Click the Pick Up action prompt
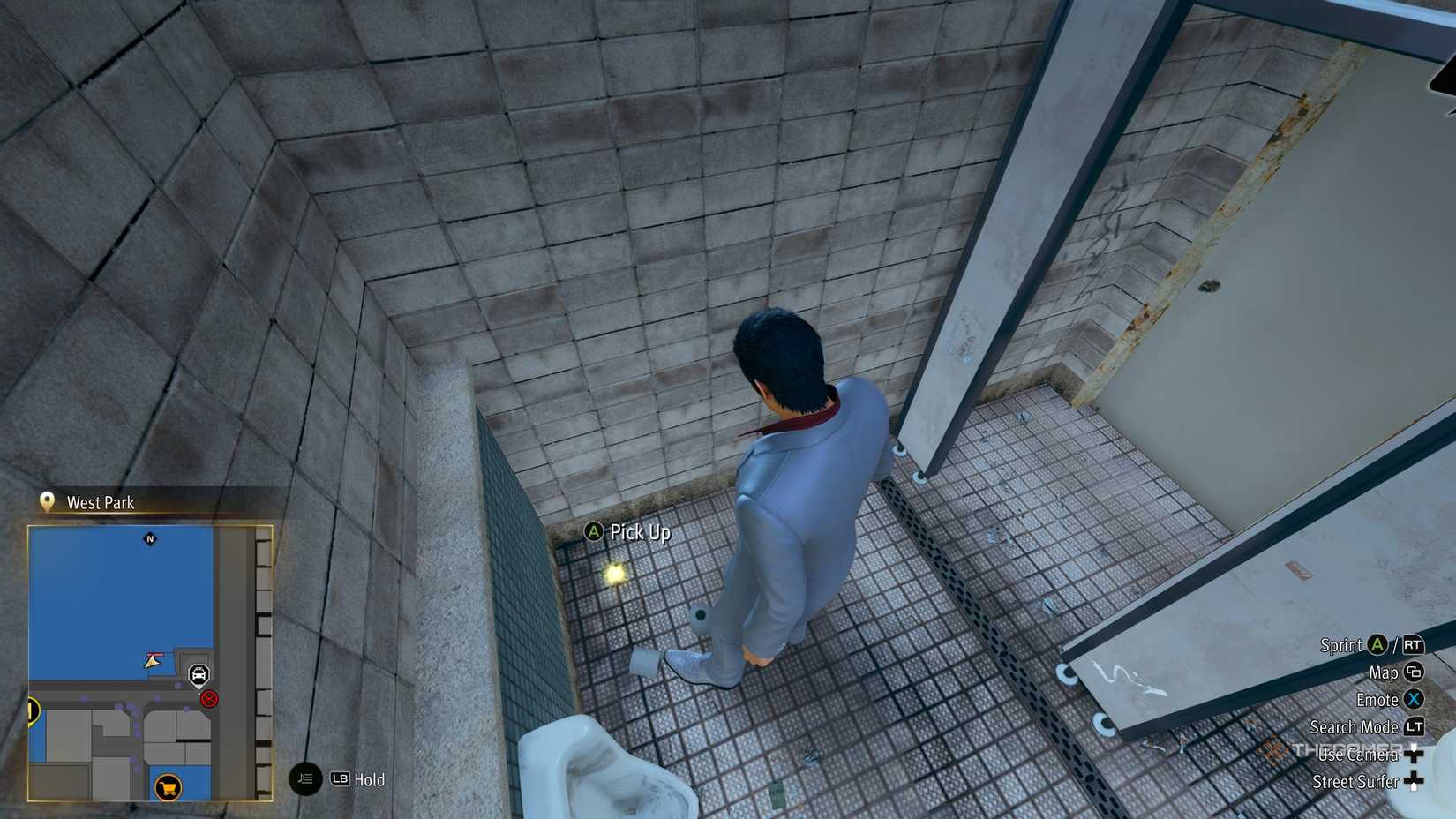Image resolution: width=1456 pixels, height=819 pixels. pyautogui.click(x=629, y=533)
